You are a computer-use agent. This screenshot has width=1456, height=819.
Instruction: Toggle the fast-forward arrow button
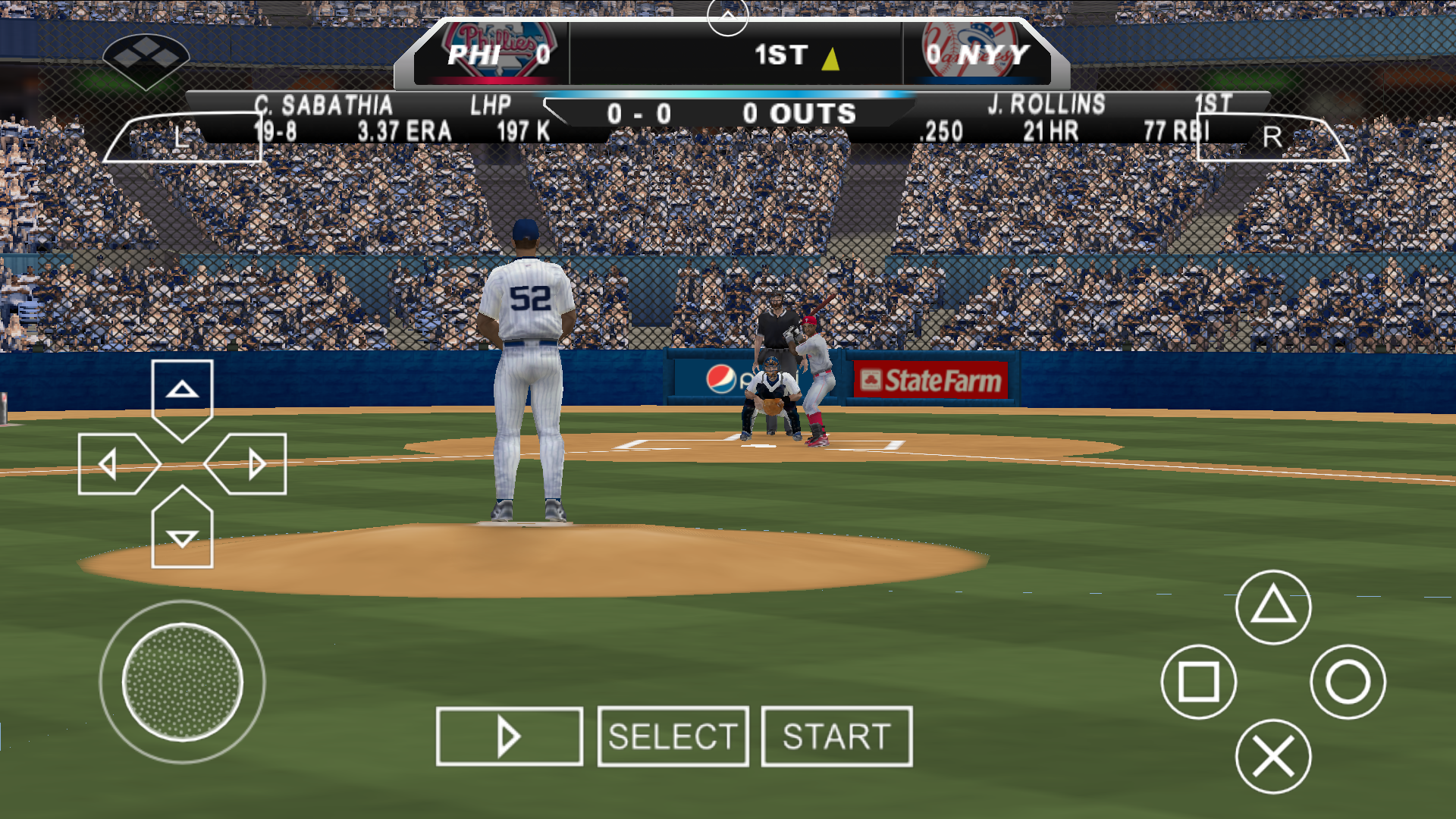[x=509, y=736]
